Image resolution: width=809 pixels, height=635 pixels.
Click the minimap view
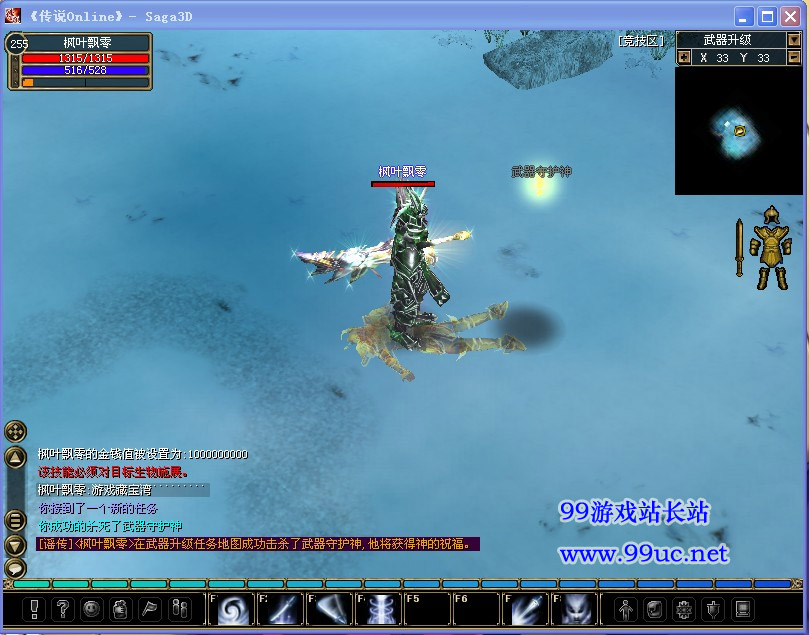pyautogui.click(x=738, y=130)
